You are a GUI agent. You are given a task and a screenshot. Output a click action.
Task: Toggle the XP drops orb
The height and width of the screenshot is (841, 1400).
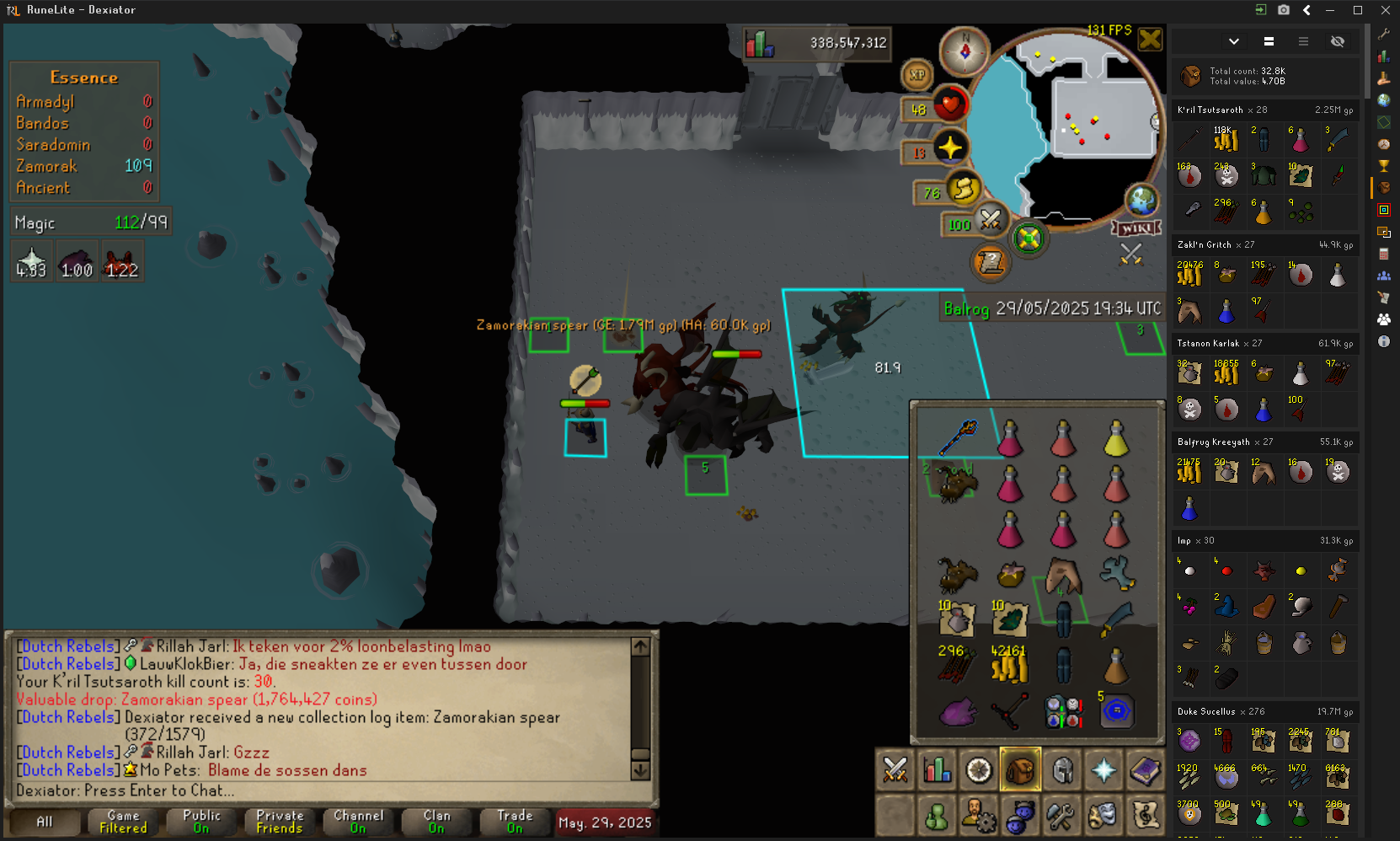pyautogui.click(x=917, y=75)
